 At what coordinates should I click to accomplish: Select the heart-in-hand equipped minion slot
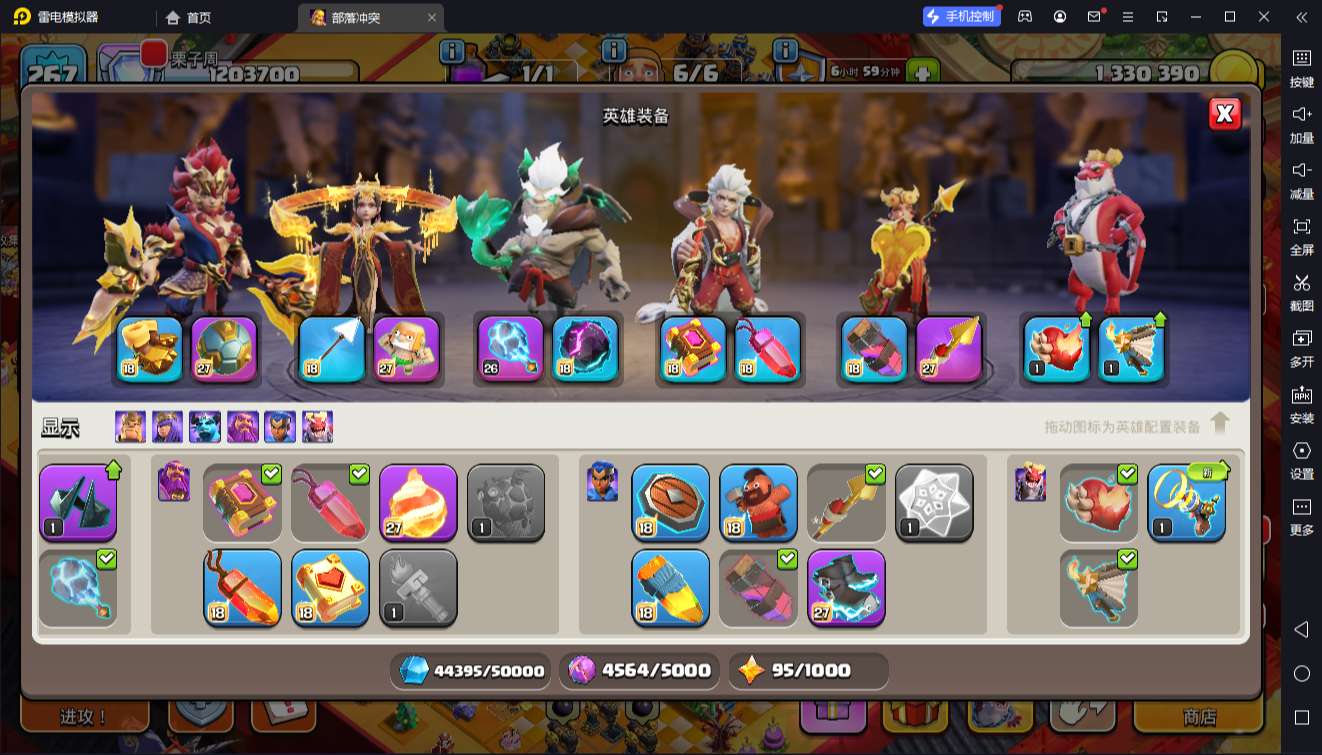coord(1056,349)
